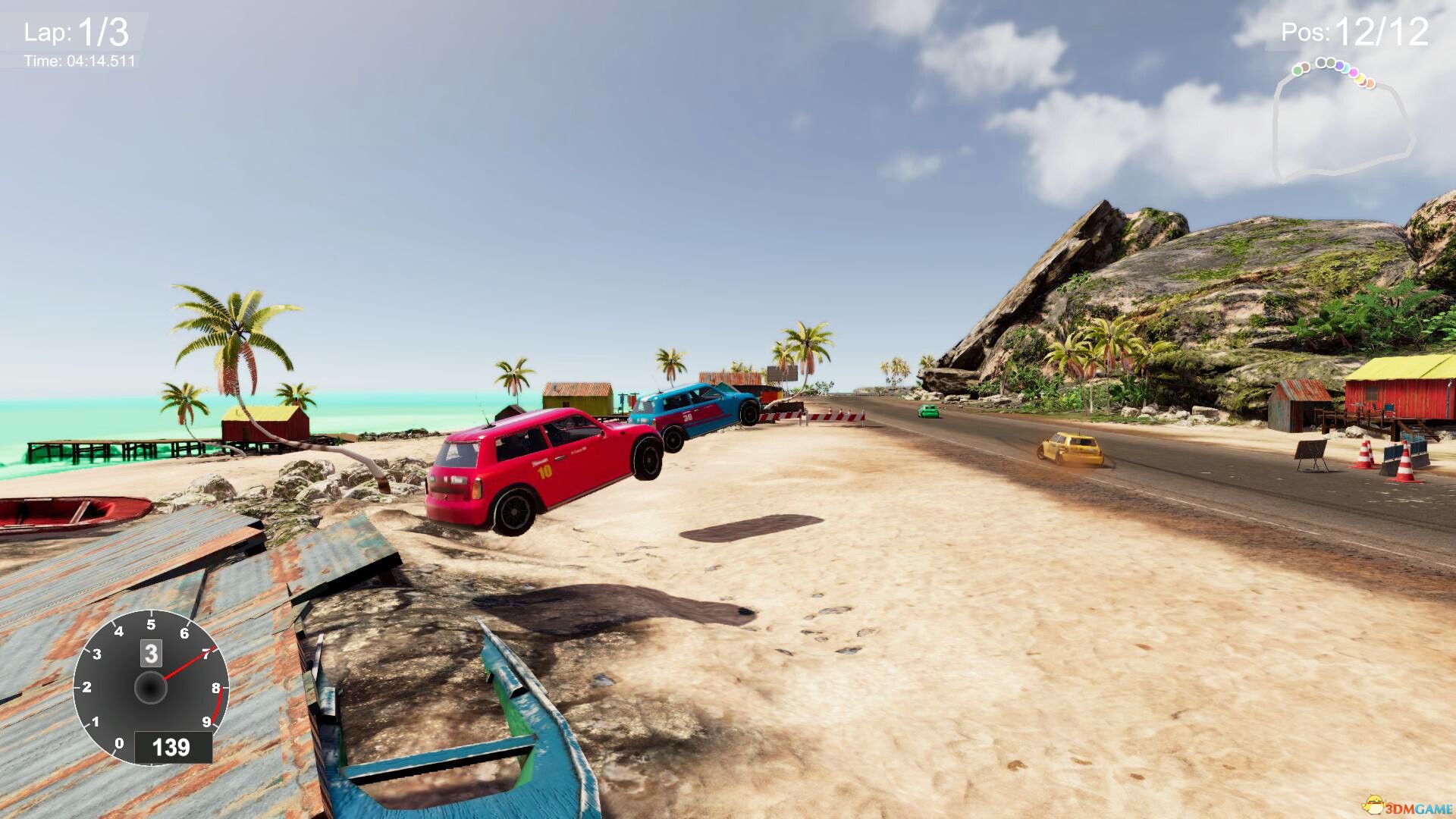Click the brown car dot on the minimap
This screenshot has width=1456, height=819.
(1305, 67)
